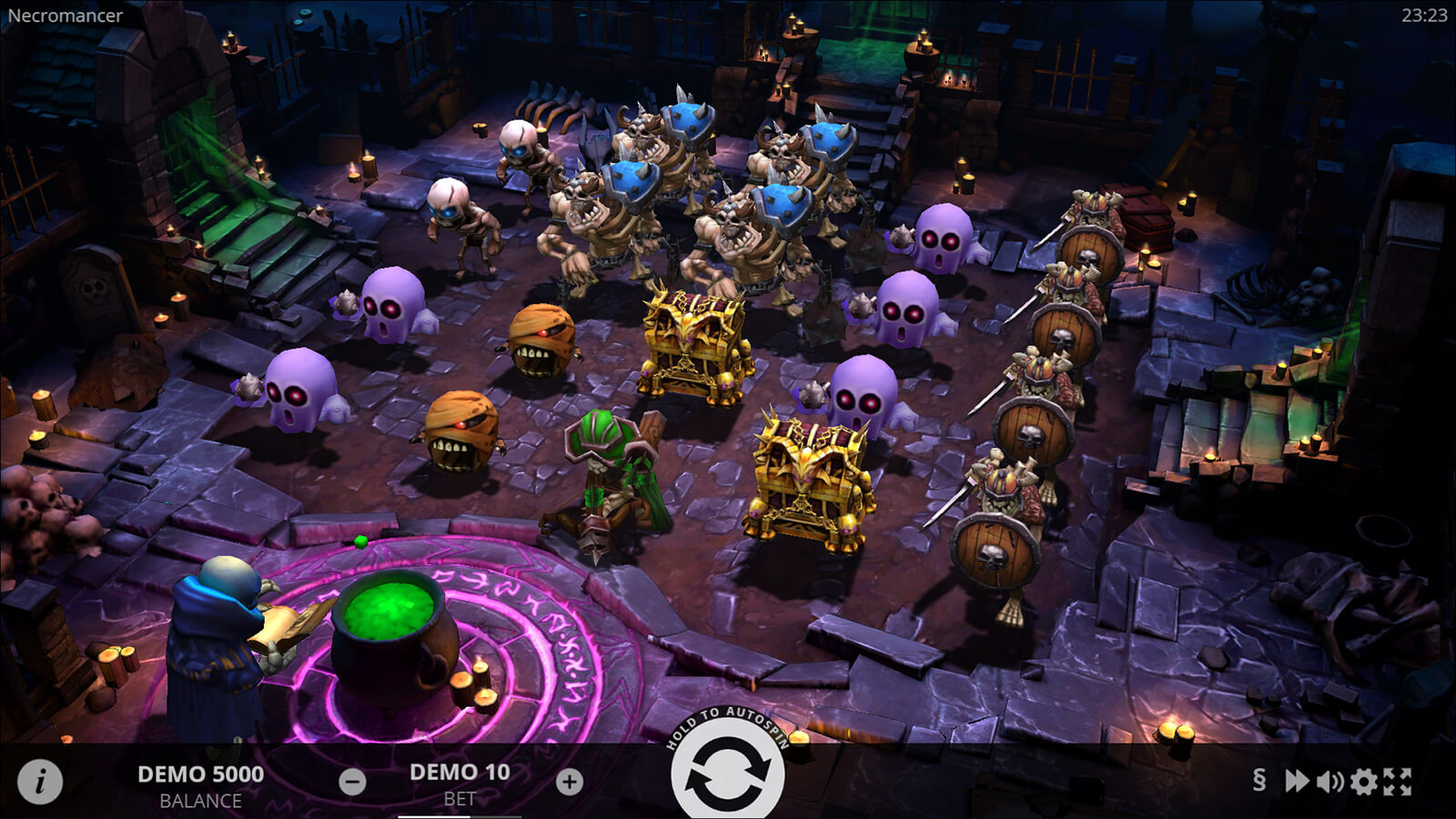The height and width of the screenshot is (819, 1456).
Task: Open the info paytable button
Action: [40, 781]
